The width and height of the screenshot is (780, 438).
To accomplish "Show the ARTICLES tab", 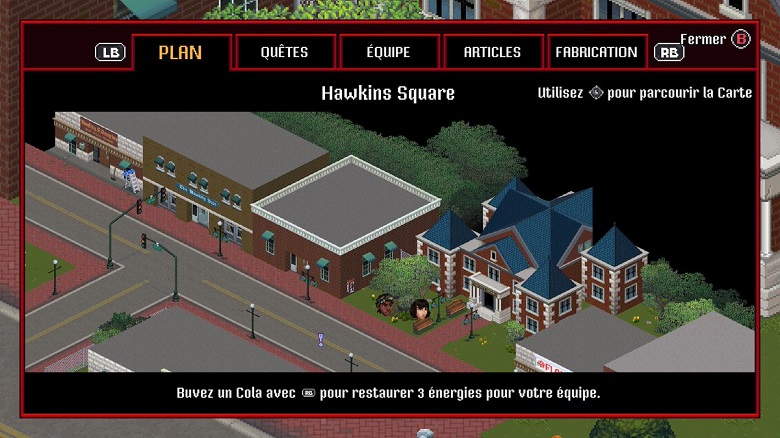I will point(492,52).
